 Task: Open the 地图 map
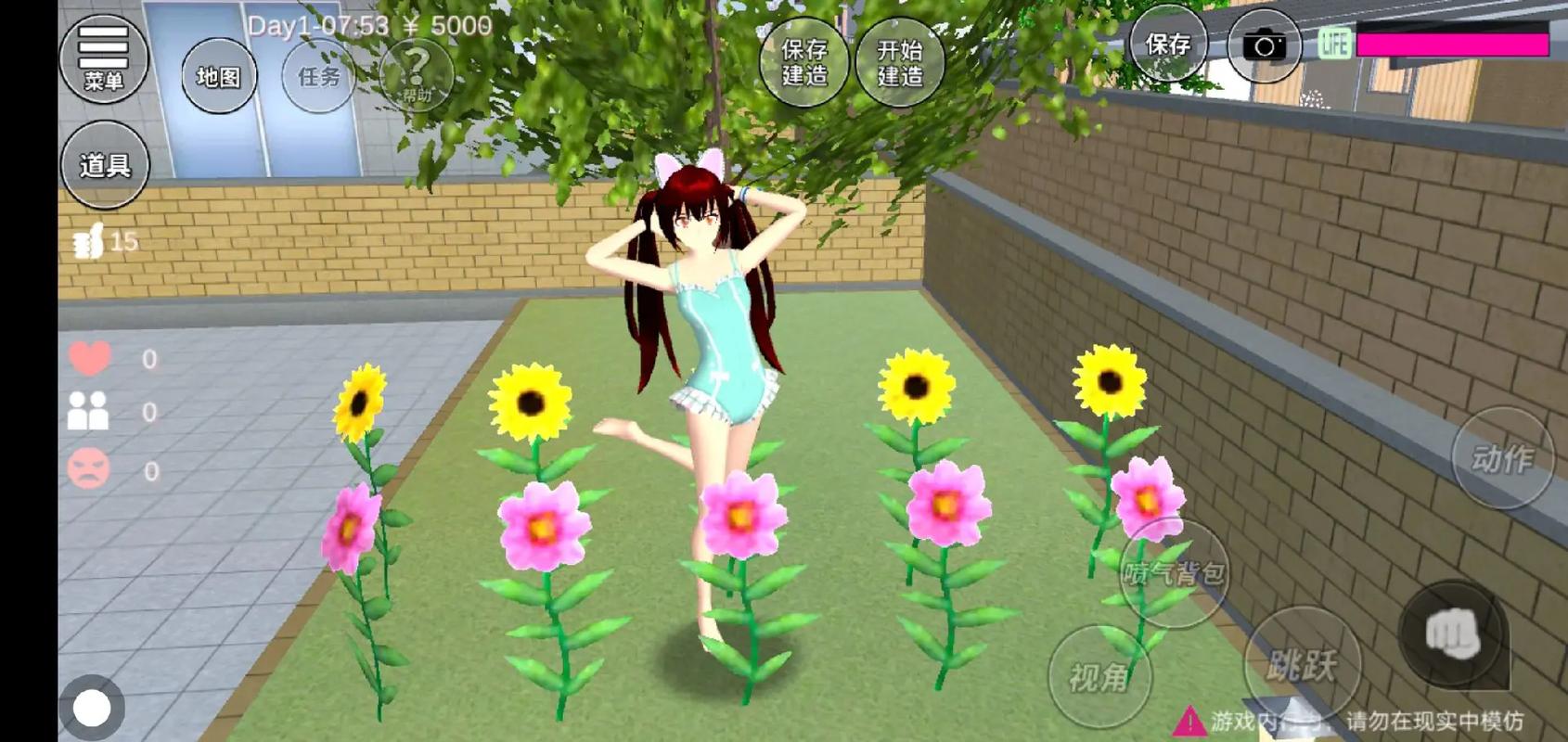[219, 77]
